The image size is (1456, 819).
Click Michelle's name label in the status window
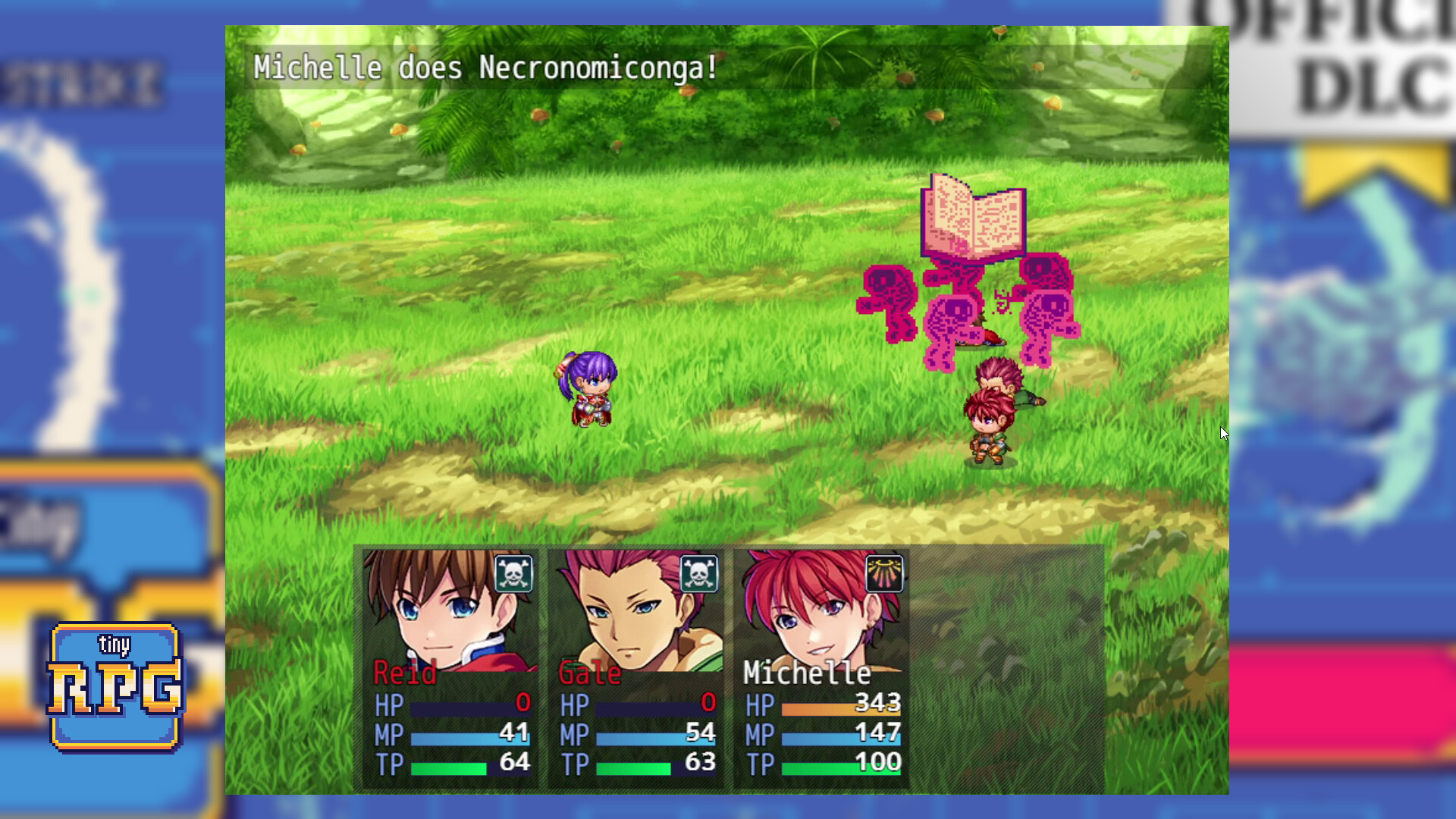pyautogui.click(x=807, y=672)
